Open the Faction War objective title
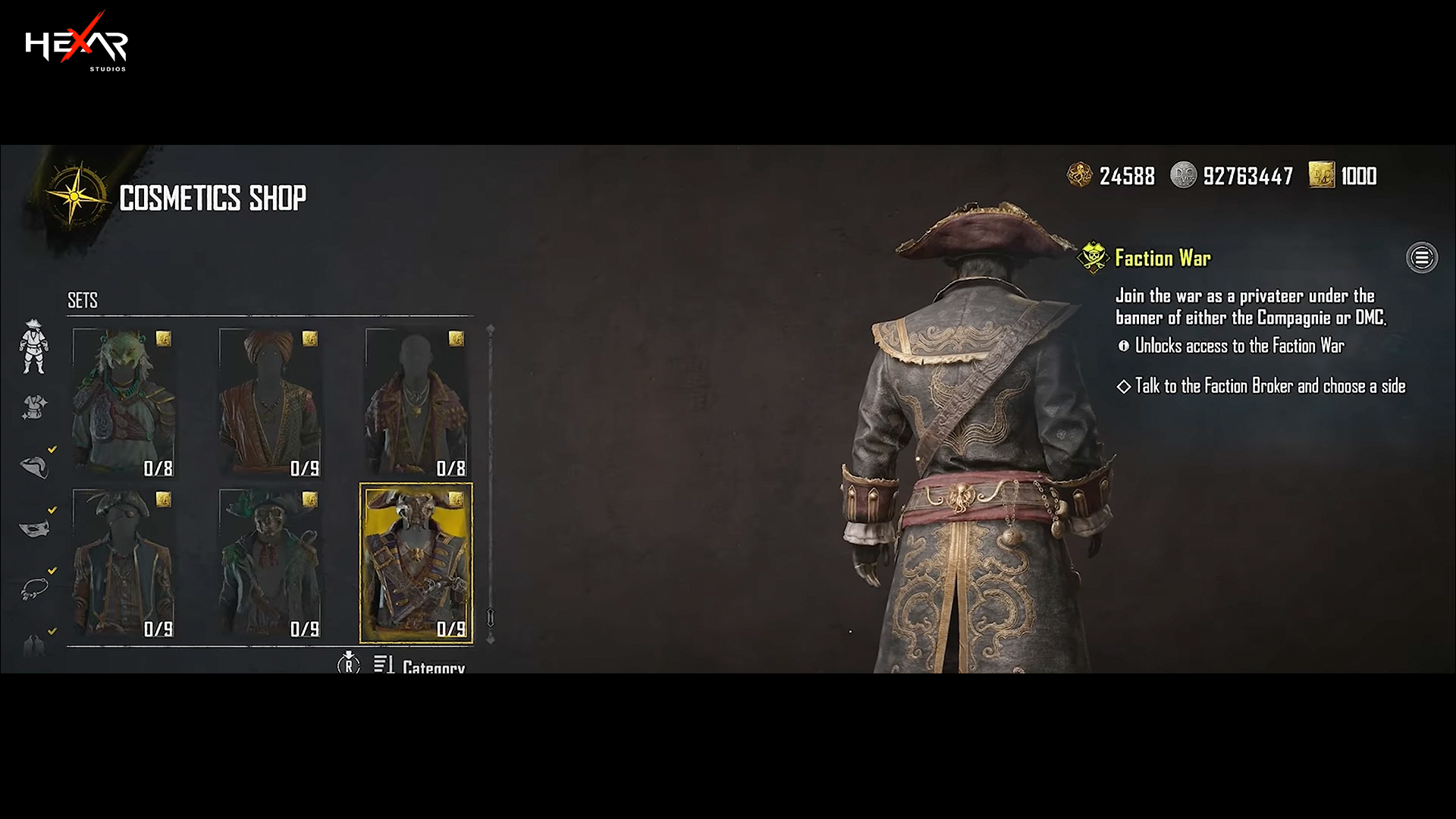1456x819 pixels. click(1163, 259)
